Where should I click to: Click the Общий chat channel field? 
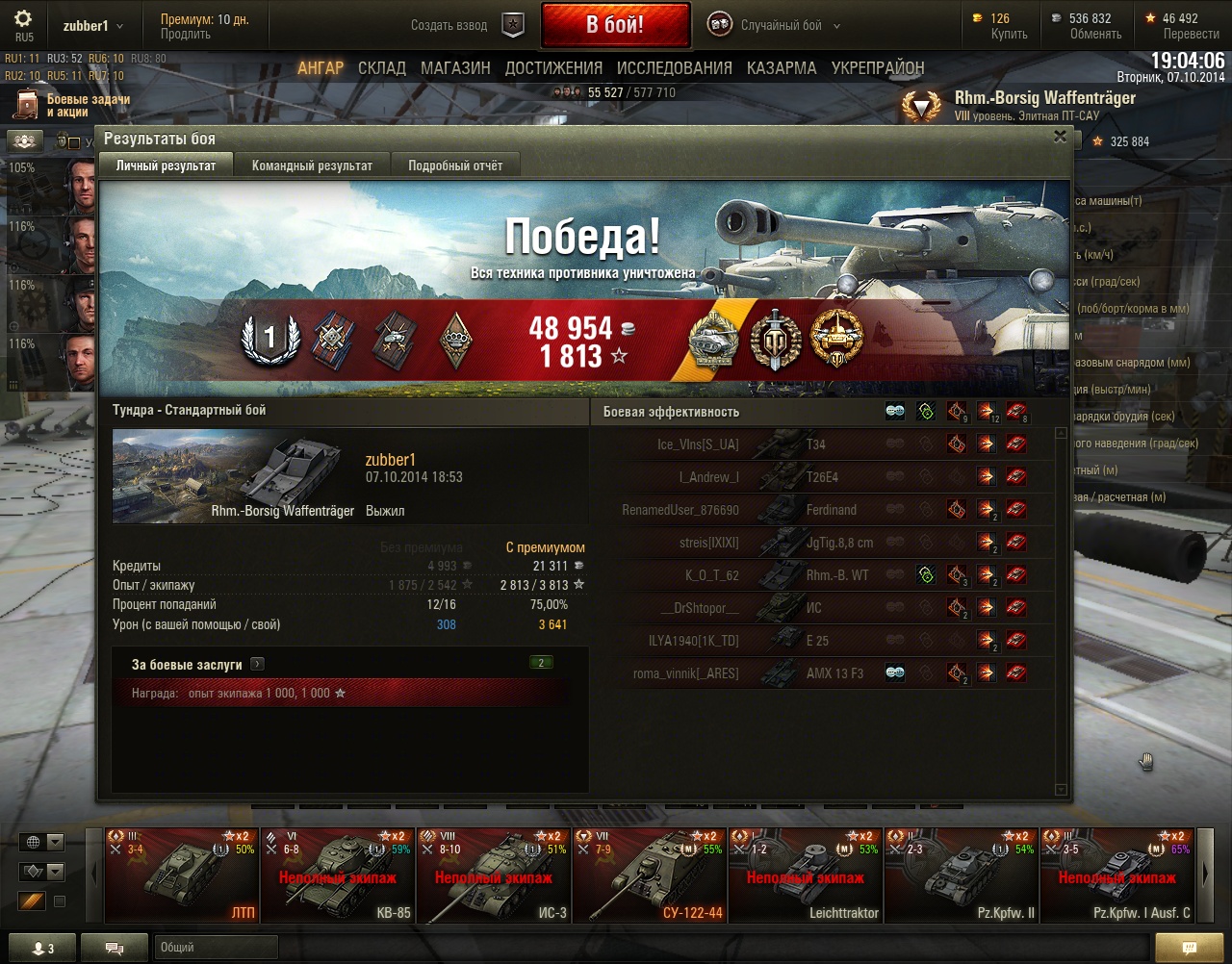(216, 948)
